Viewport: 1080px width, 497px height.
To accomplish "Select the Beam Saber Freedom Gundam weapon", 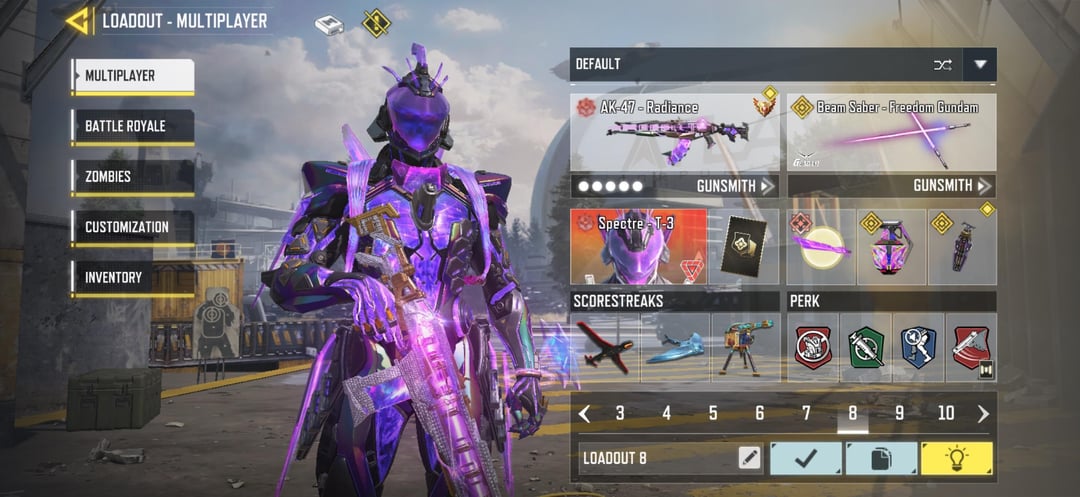I will pos(891,132).
